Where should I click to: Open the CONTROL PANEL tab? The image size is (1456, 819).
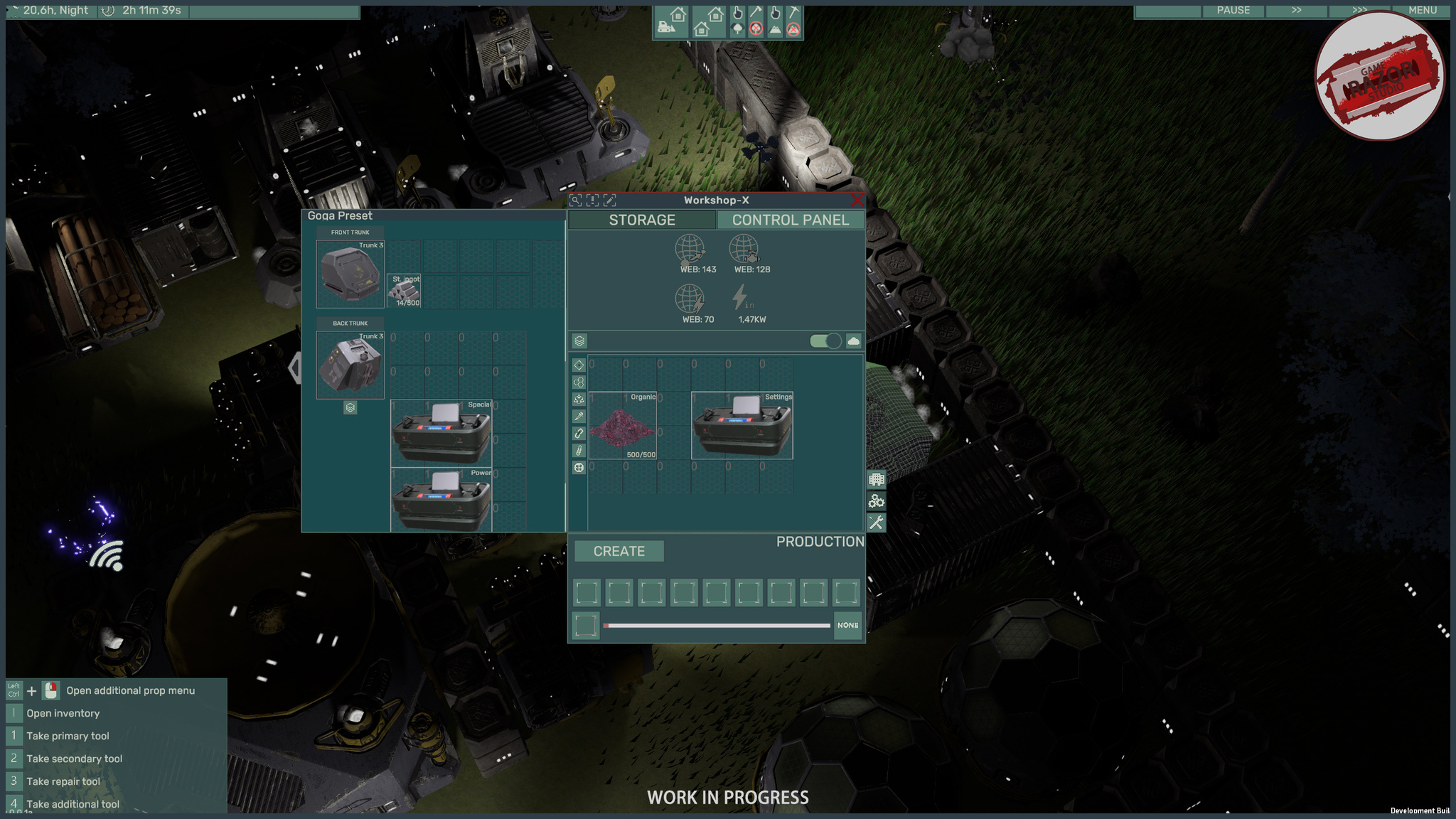click(x=791, y=220)
